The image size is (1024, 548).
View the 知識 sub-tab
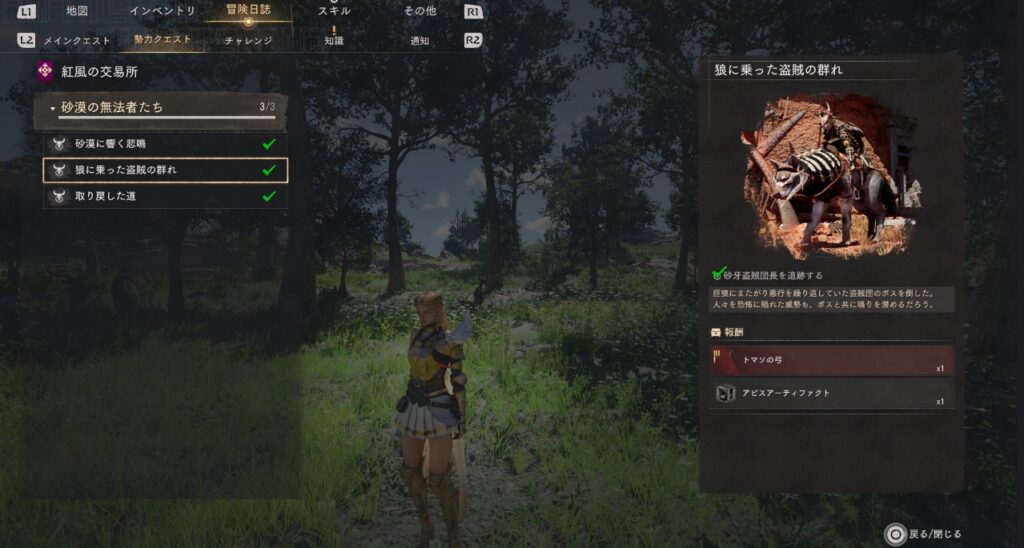pyautogui.click(x=334, y=41)
